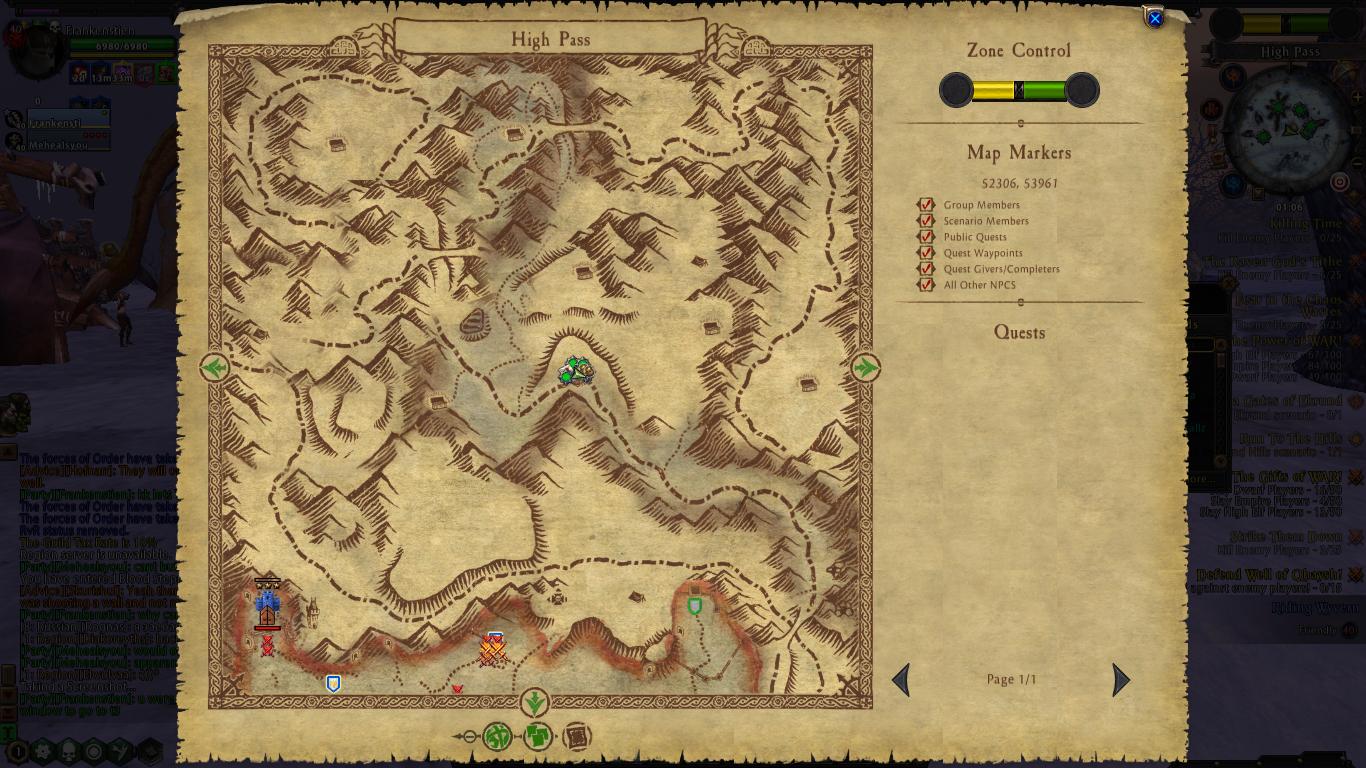This screenshot has width=1366, height=768.
Task: Click the orange crossed-swords battle marker
Action: [492, 651]
